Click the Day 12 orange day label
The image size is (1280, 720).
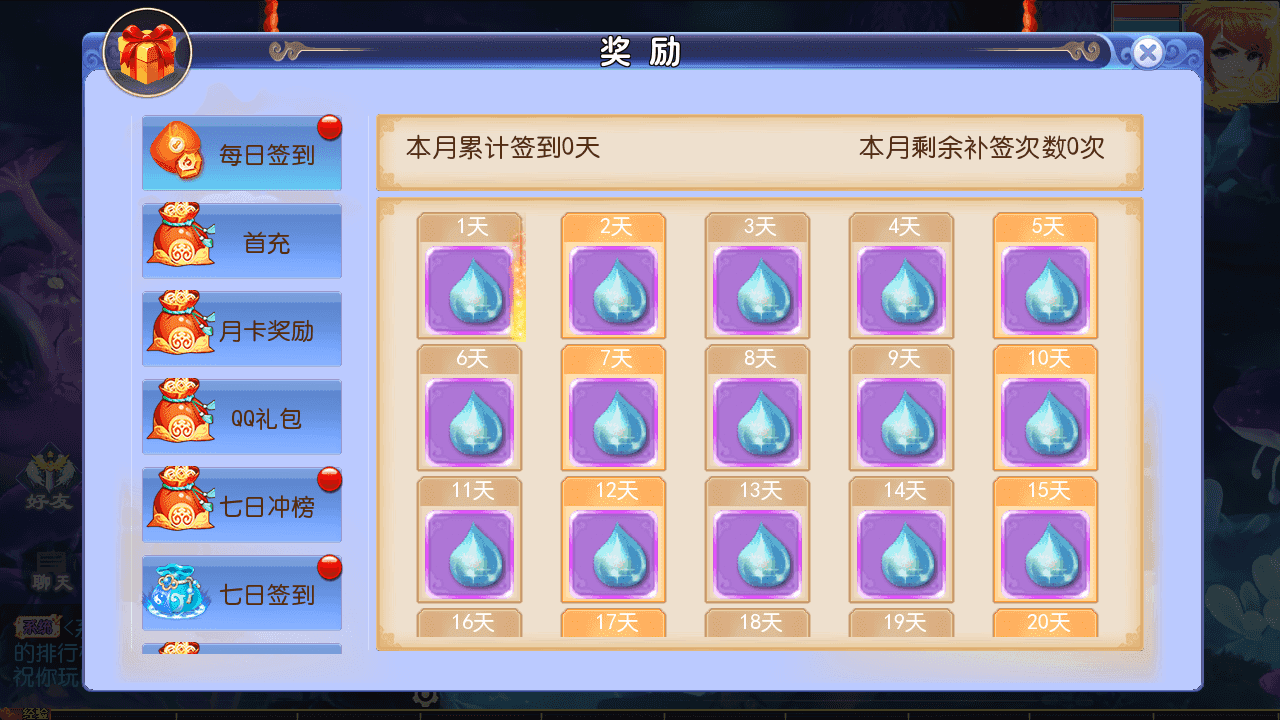(x=613, y=489)
